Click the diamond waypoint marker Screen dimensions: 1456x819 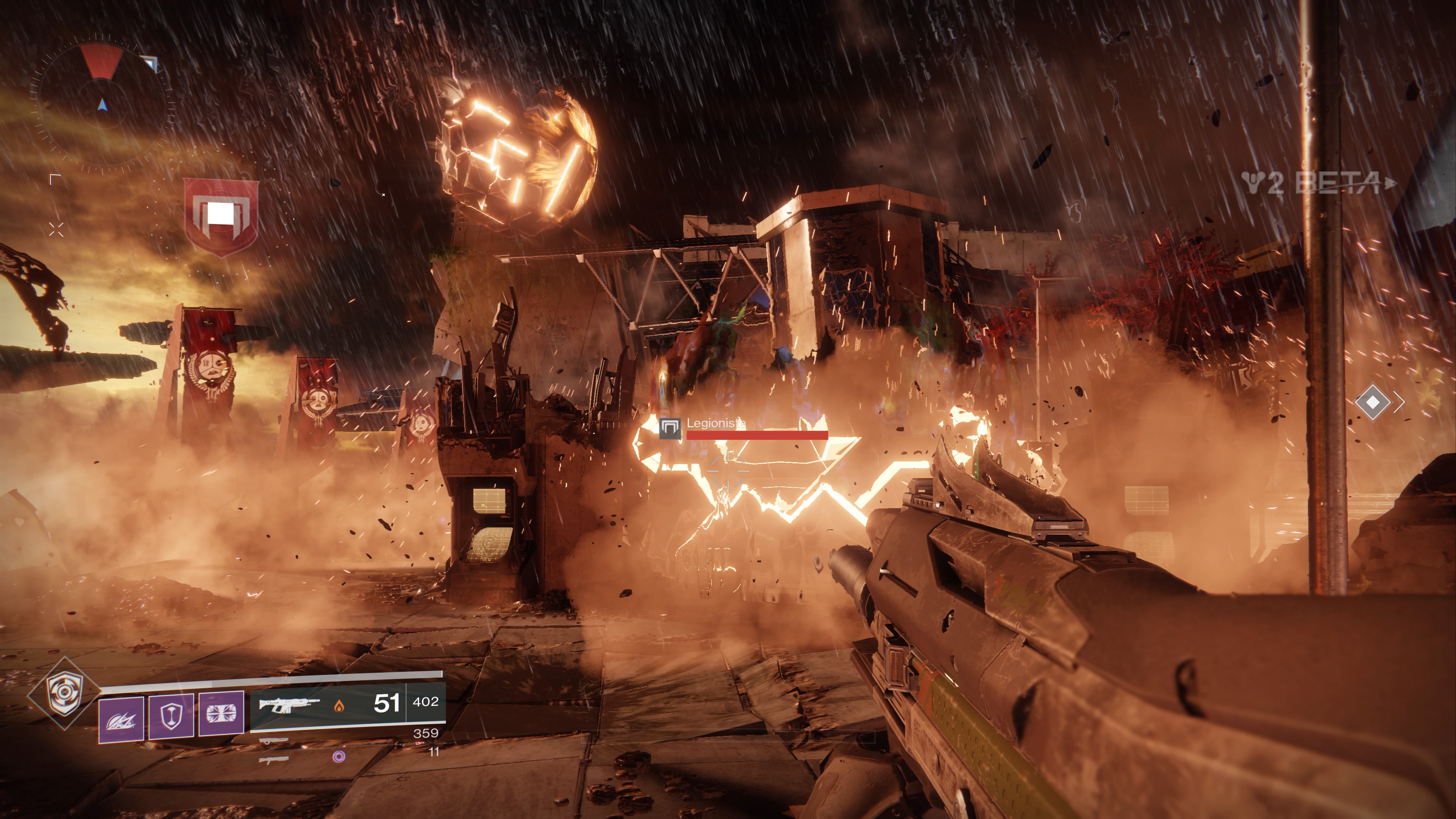(x=1373, y=402)
